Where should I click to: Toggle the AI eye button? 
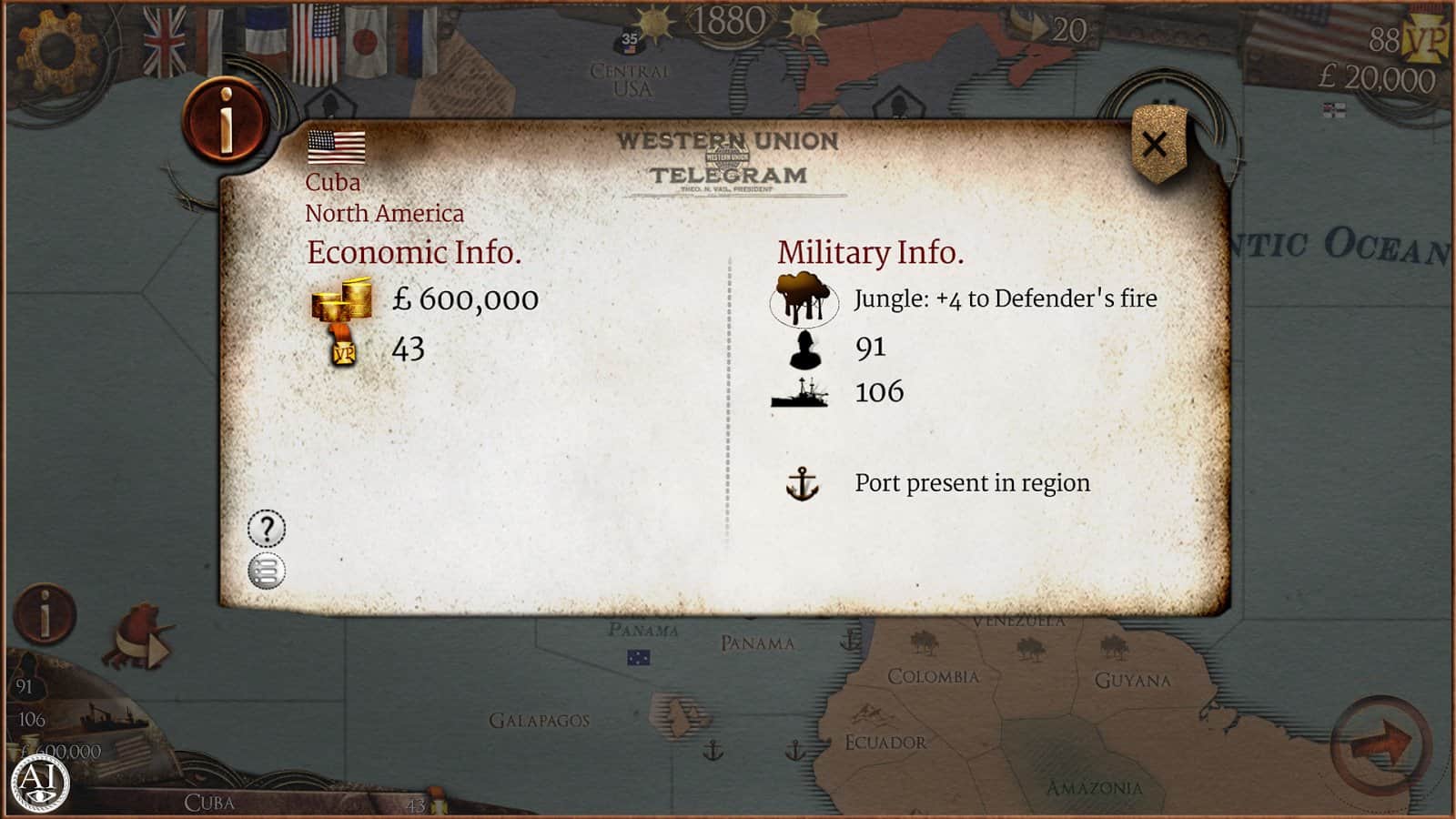[39, 782]
